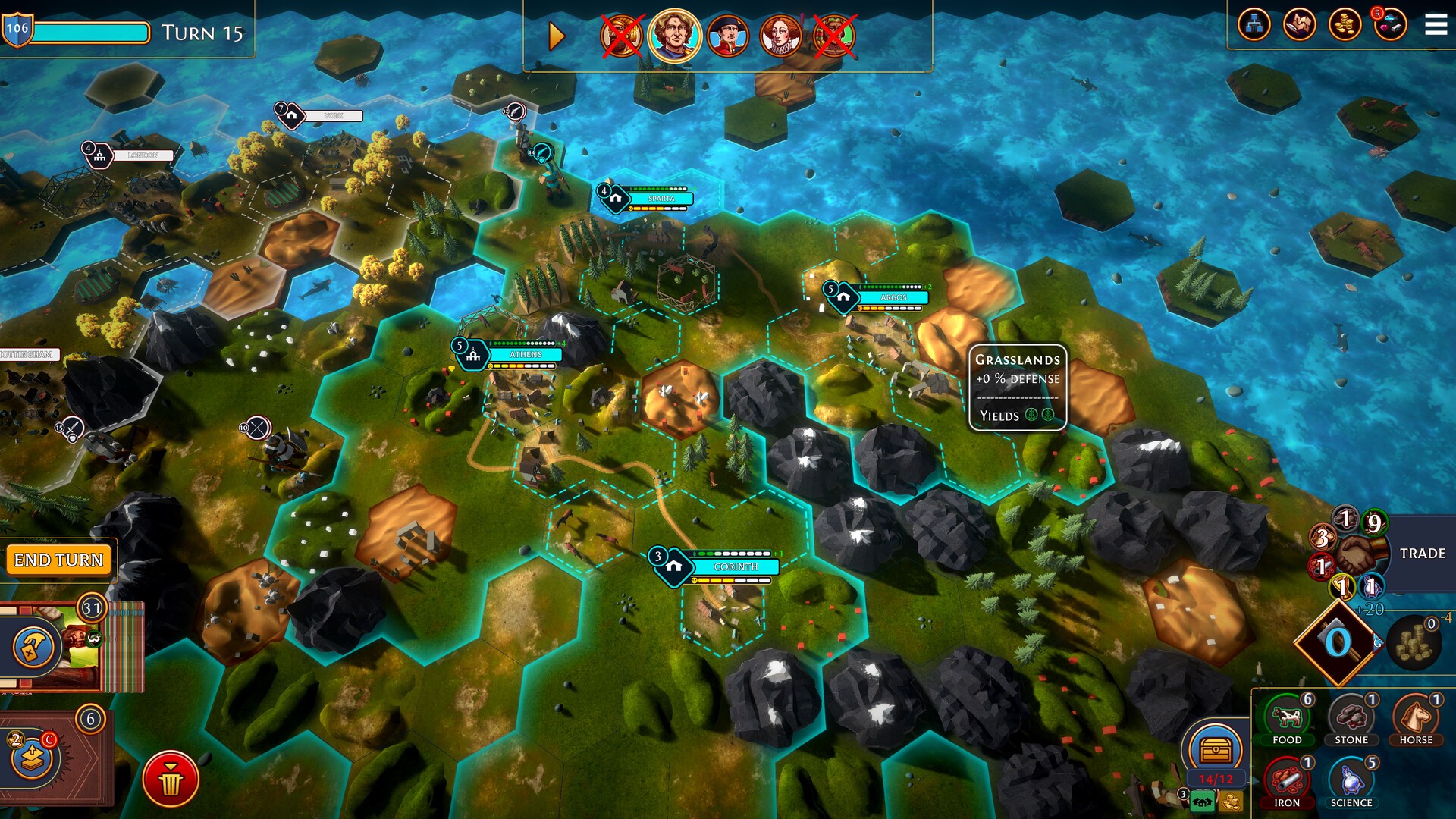This screenshot has height=819, width=1456.
Task: Click the red trash can discard button
Action: click(171, 779)
